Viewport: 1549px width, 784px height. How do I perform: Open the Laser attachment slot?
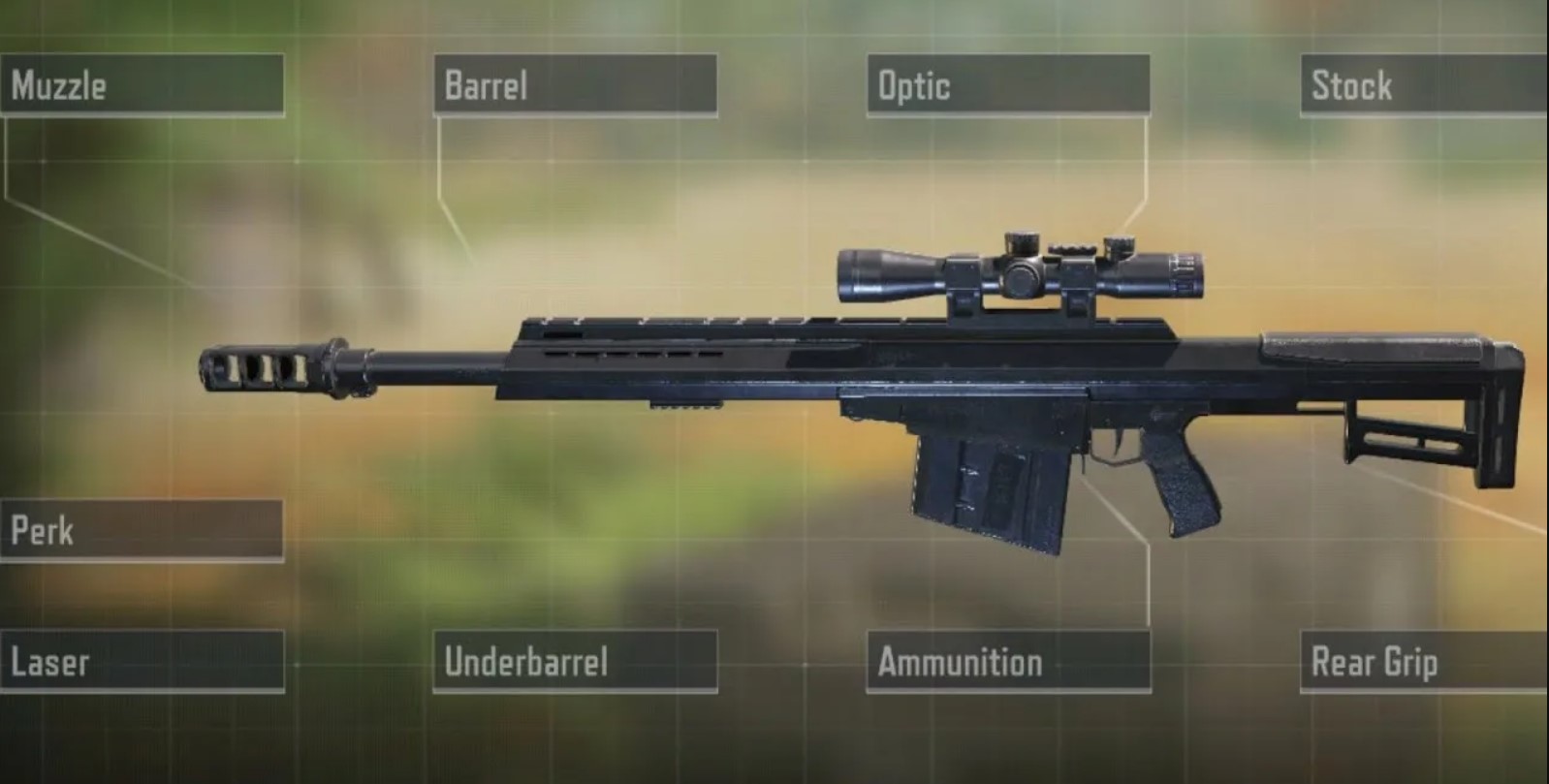click(x=142, y=662)
